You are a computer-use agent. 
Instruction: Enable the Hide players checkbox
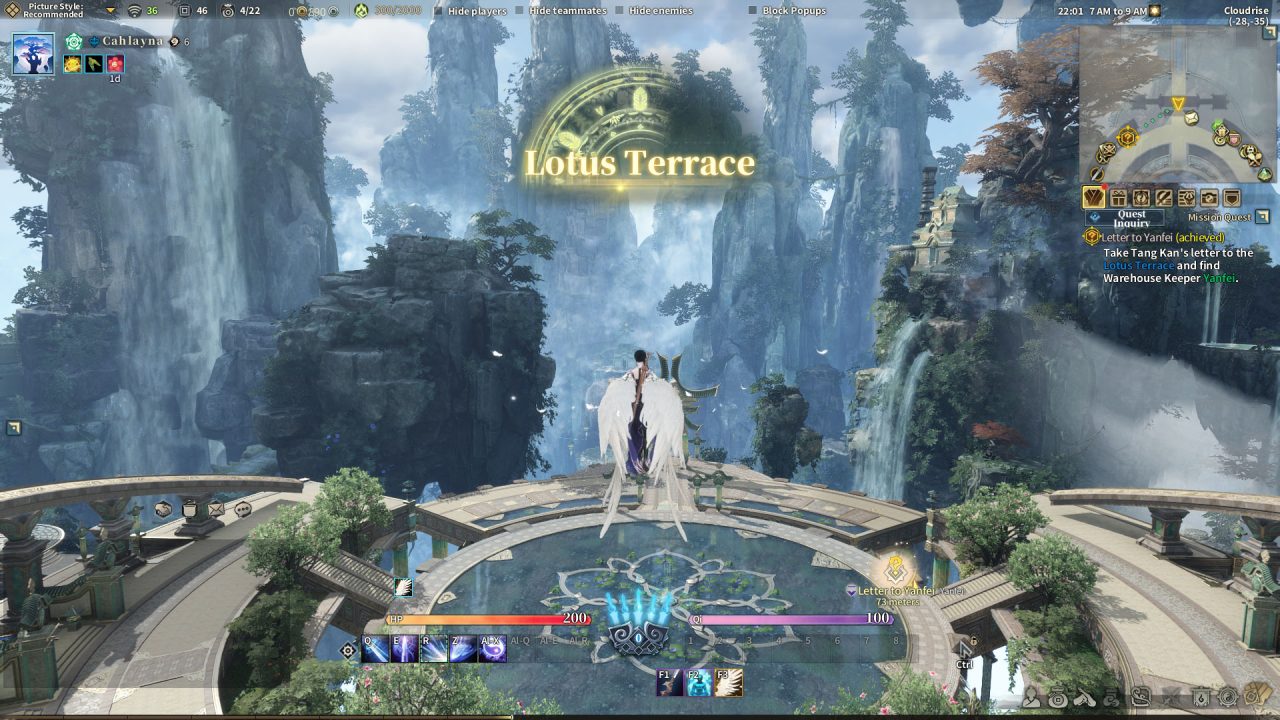437,11
